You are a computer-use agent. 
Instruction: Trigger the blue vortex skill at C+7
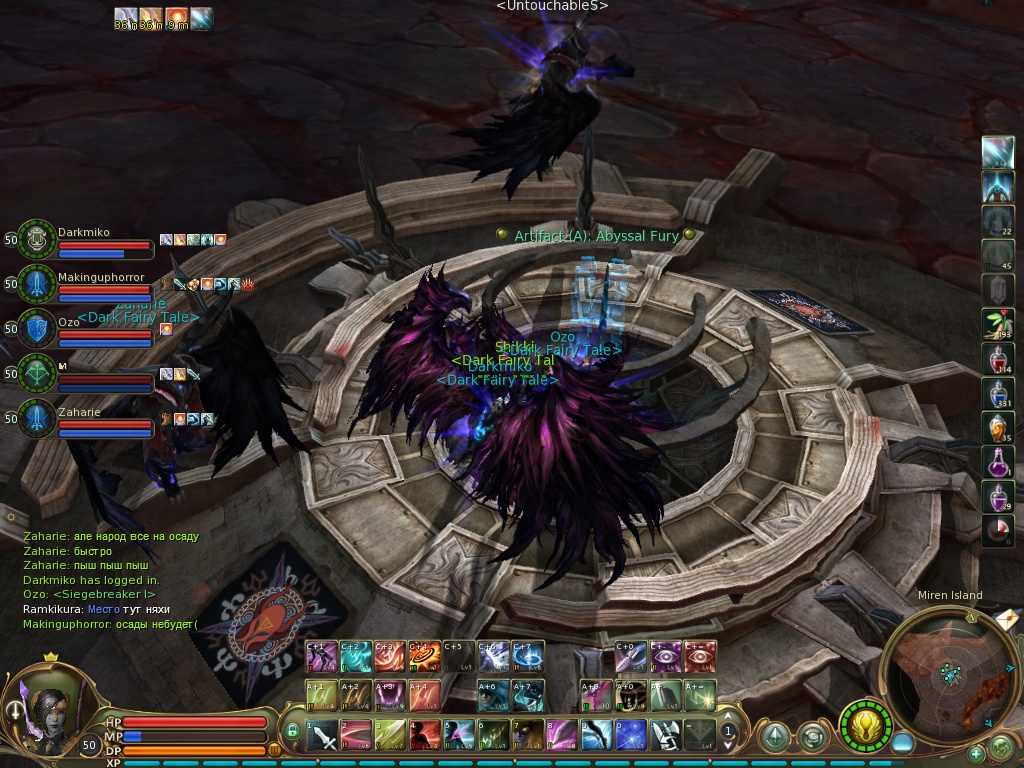(527, 656)
